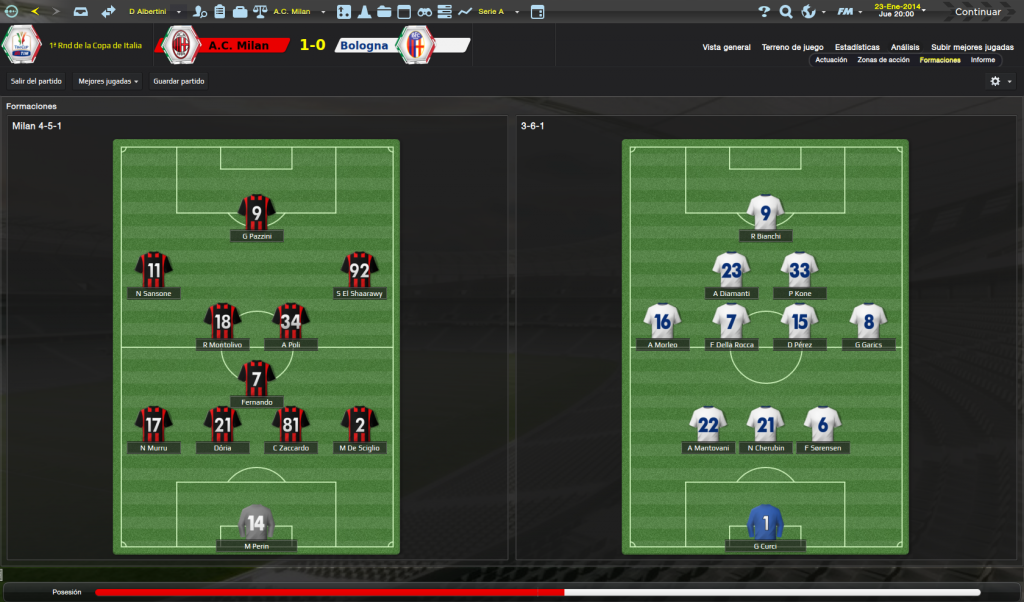The image size is (1024, 602).
Task: Go to the Análisis tab
Action: coord(905,47)
